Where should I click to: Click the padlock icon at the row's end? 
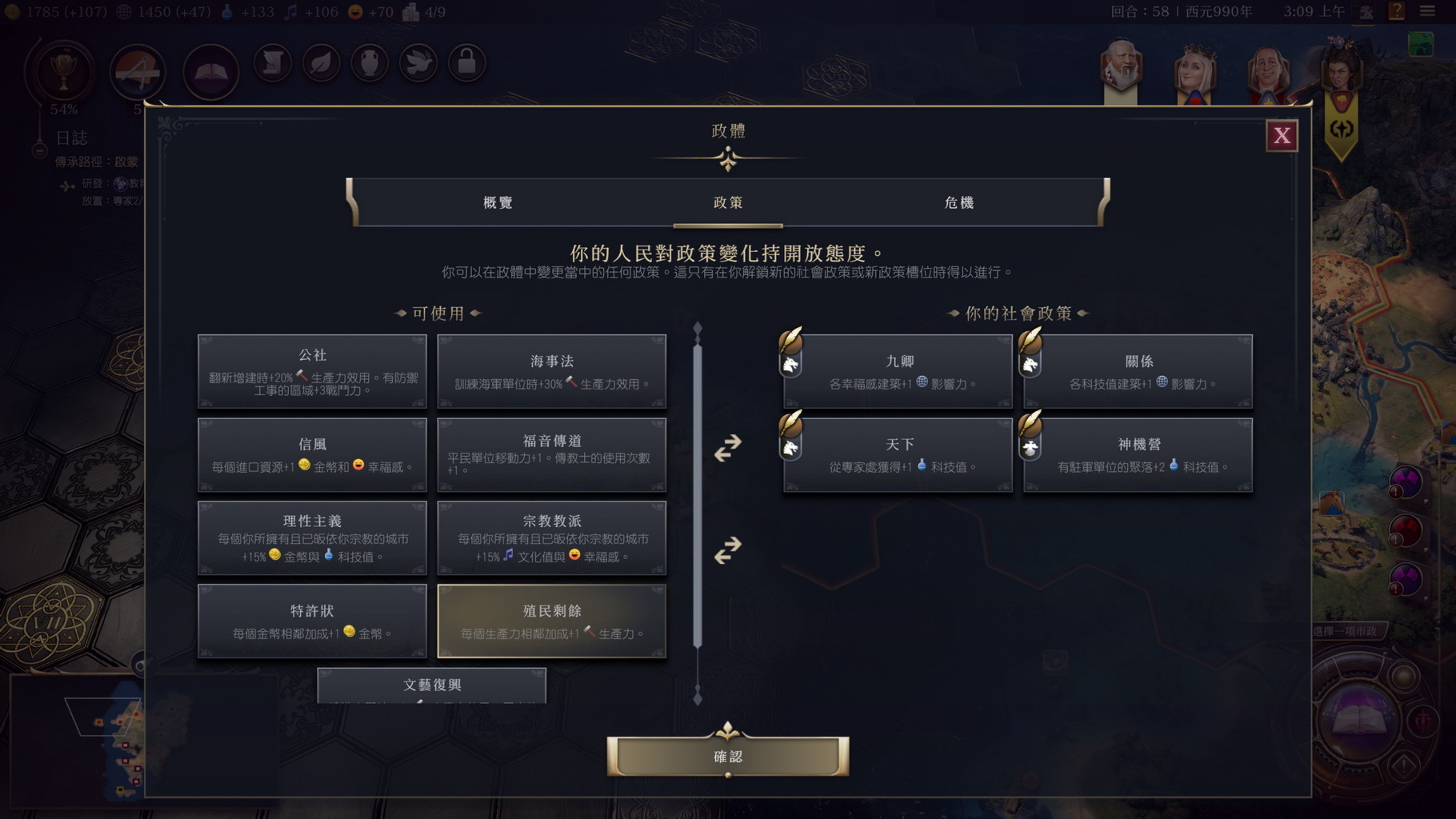(x=467, y=62)
